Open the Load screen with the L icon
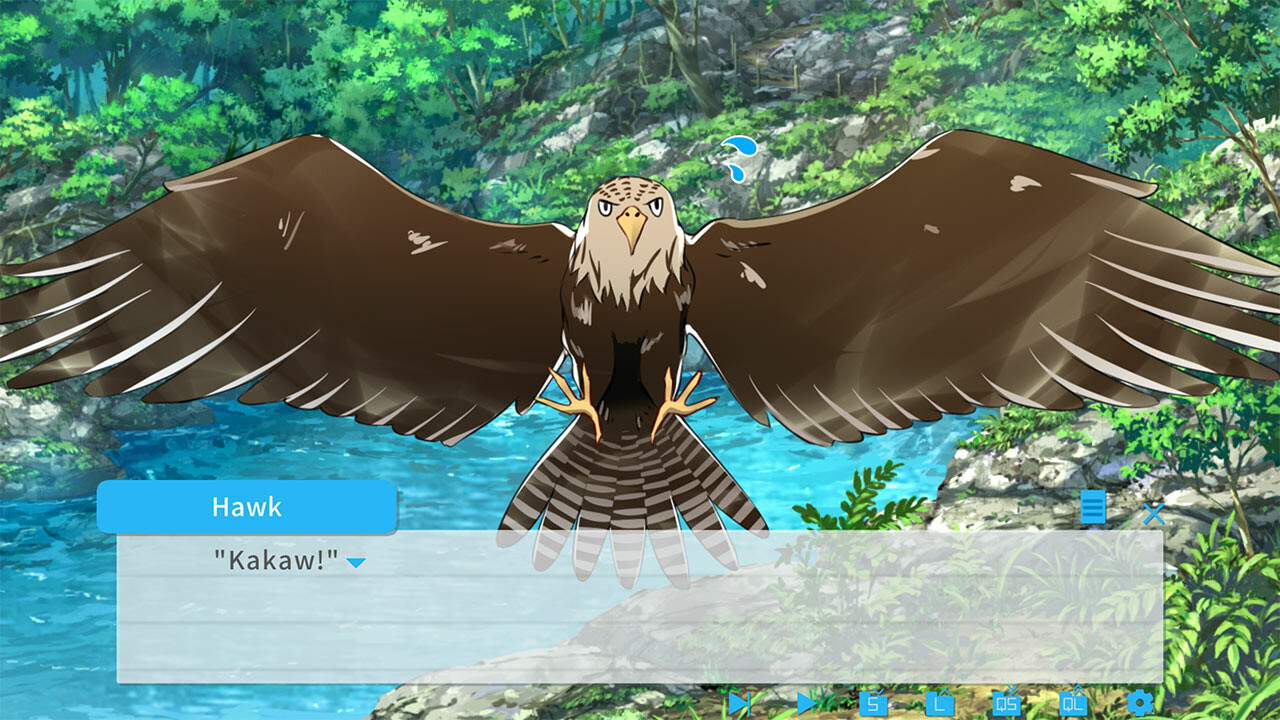Screen dimensions: 1280x720 [x=937, y=705]
